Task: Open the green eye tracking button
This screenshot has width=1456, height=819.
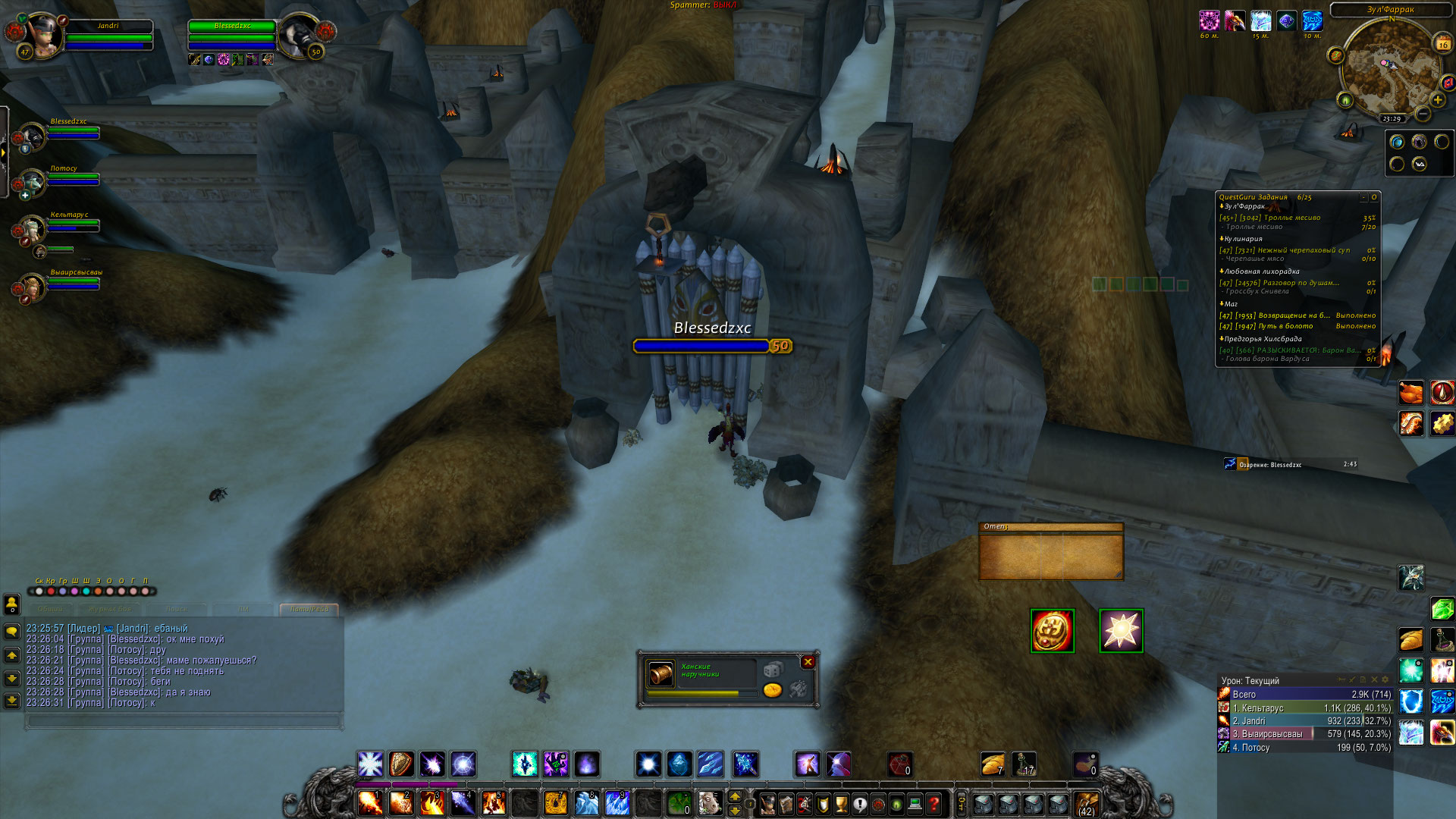Action: pos(1345,99)
